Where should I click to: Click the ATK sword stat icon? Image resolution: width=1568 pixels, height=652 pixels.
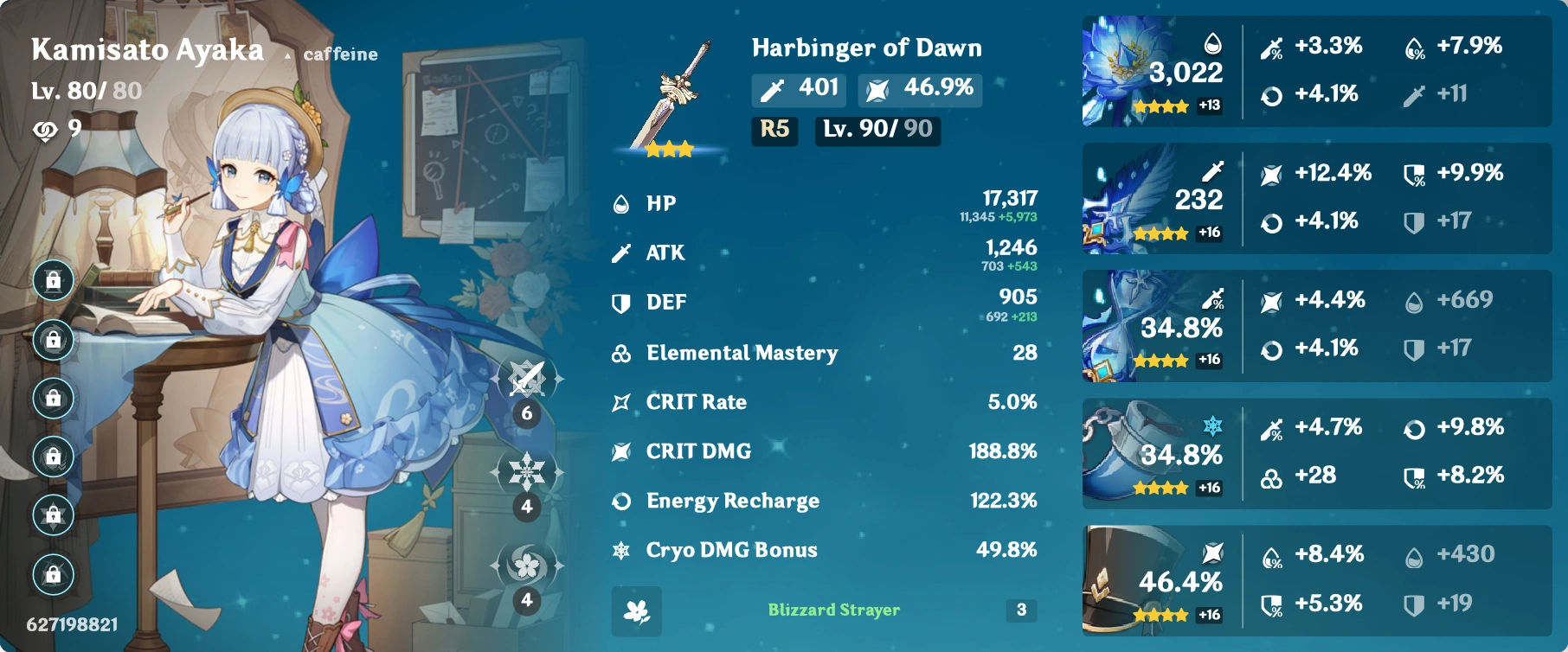pyautogui.click(x=620, y=252)
